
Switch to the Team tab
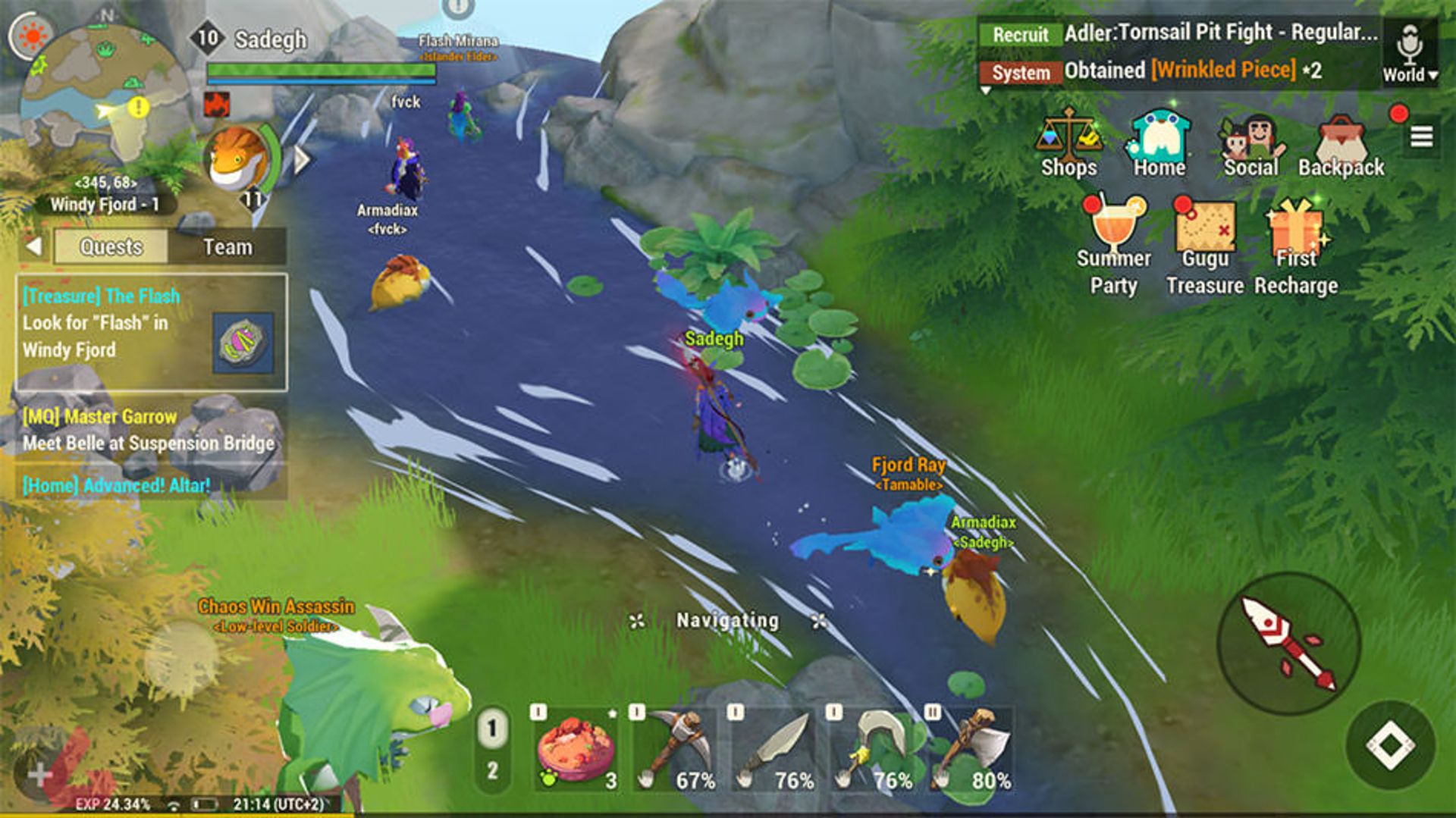pos(227,247)
